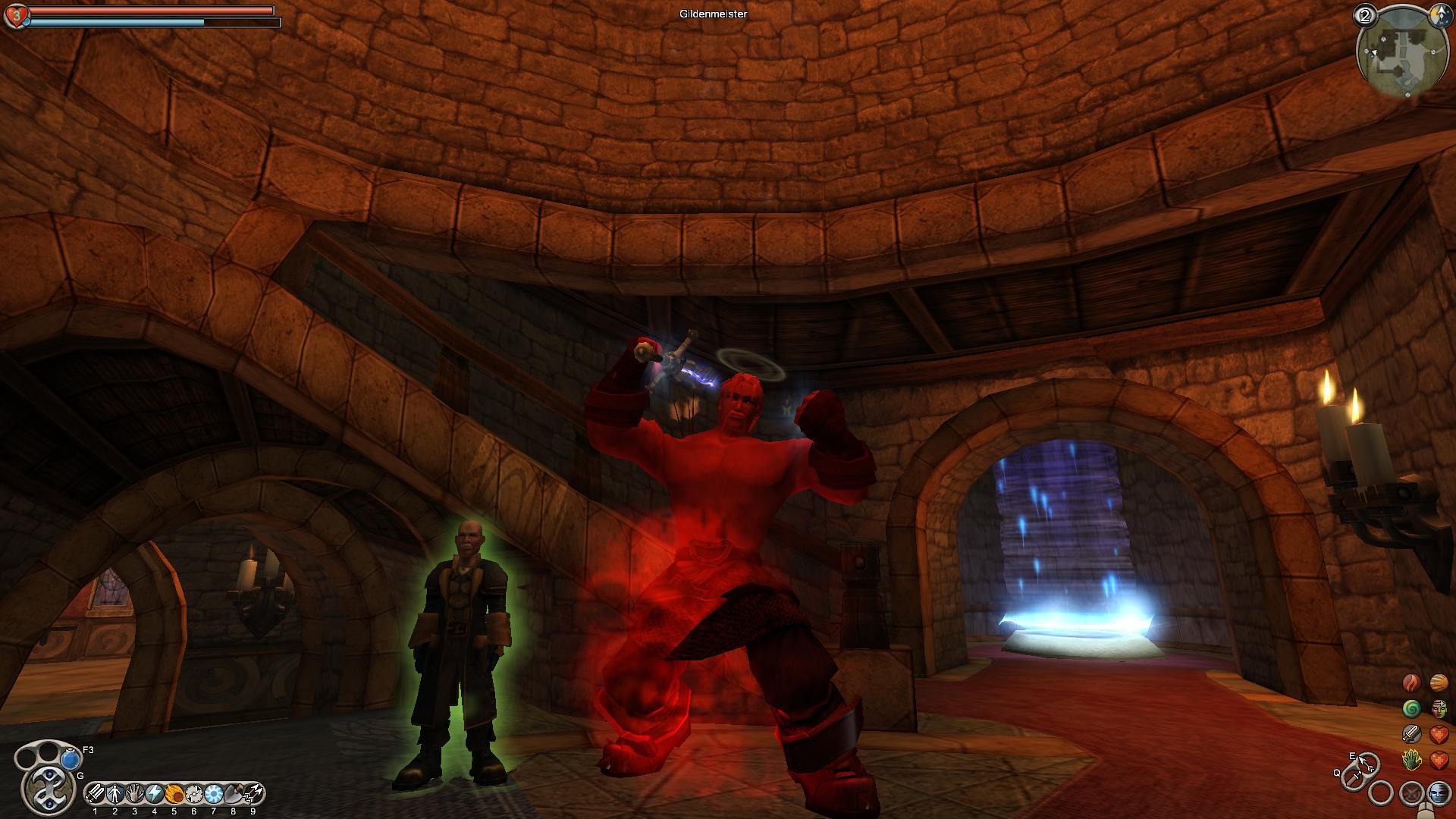Select the clock-face spell icon

click(194, 794)
